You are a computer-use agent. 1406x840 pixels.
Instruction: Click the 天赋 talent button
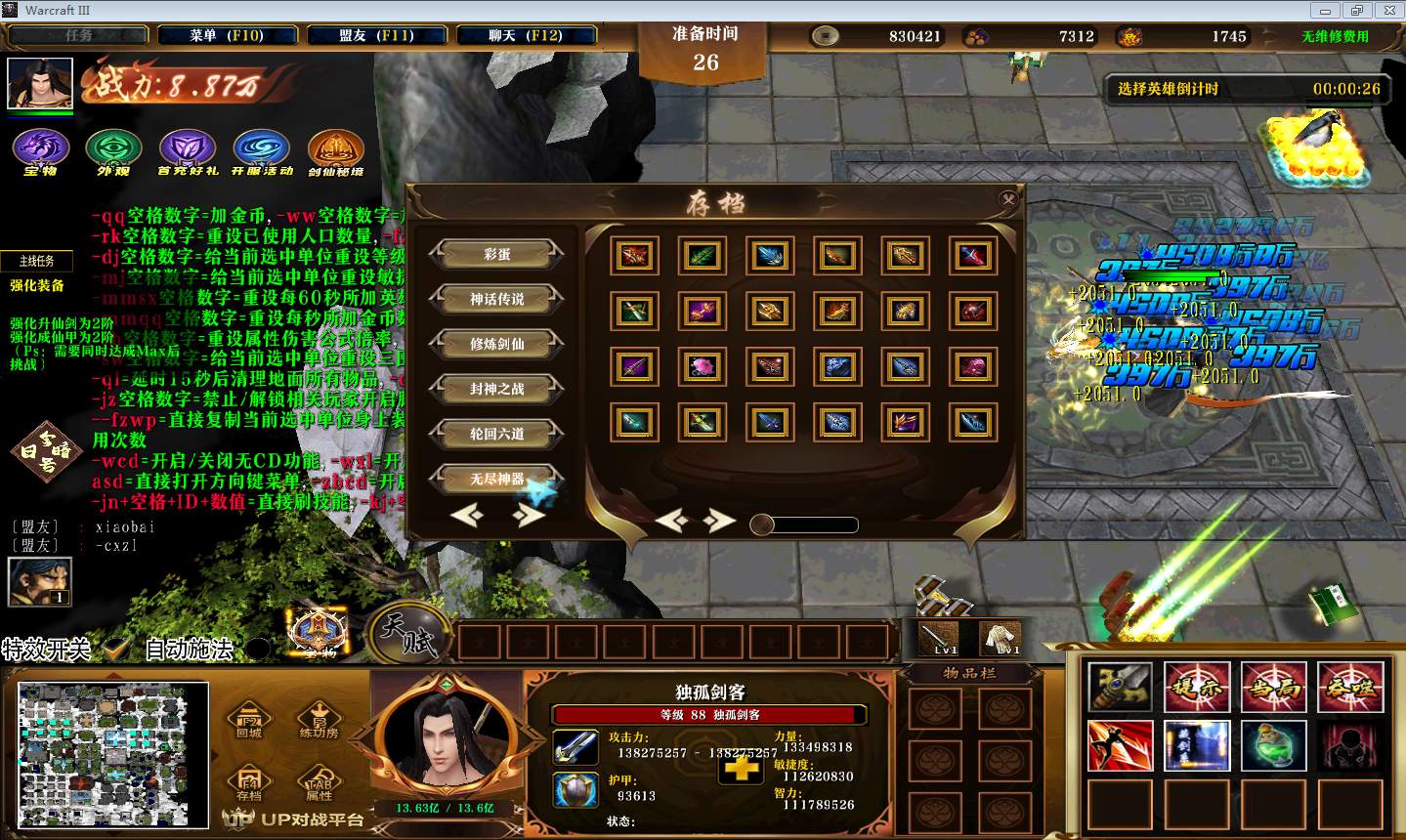point(409,633)
